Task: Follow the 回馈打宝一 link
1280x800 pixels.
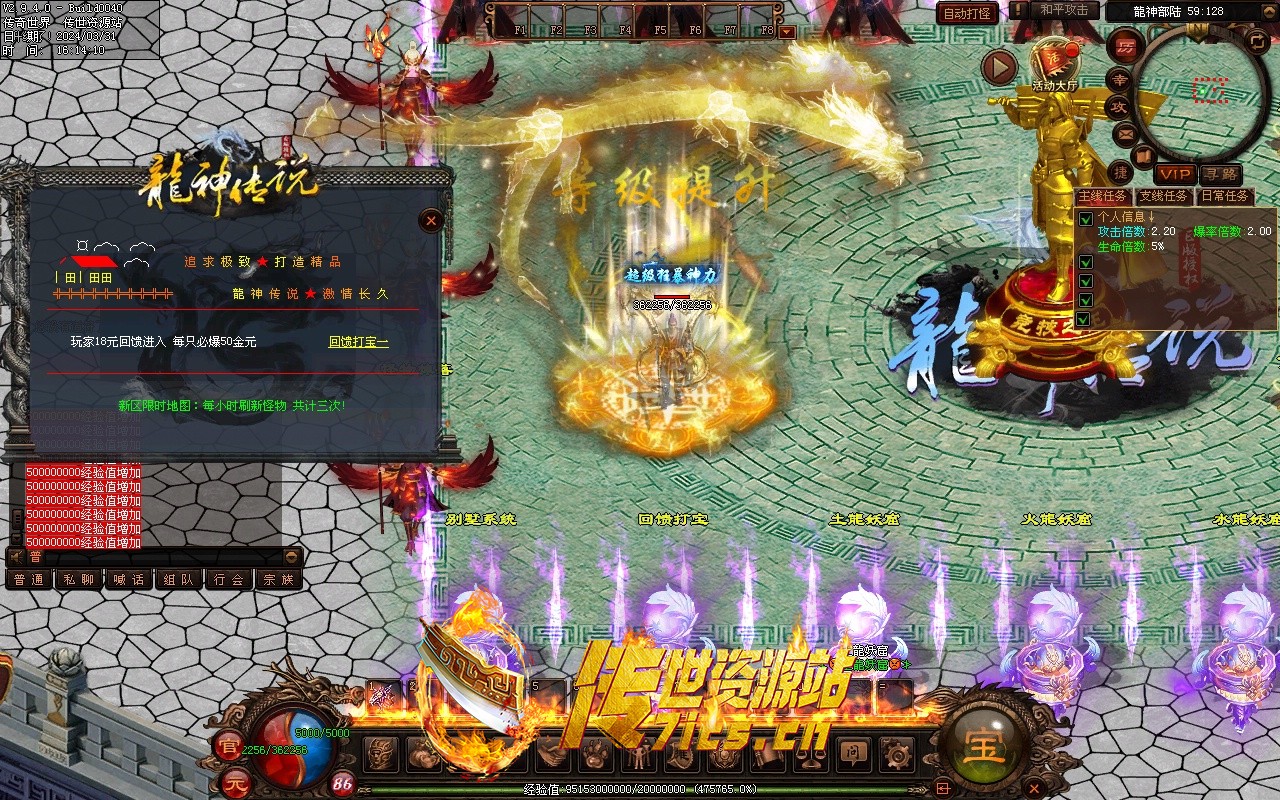Action: coord(358,342)
